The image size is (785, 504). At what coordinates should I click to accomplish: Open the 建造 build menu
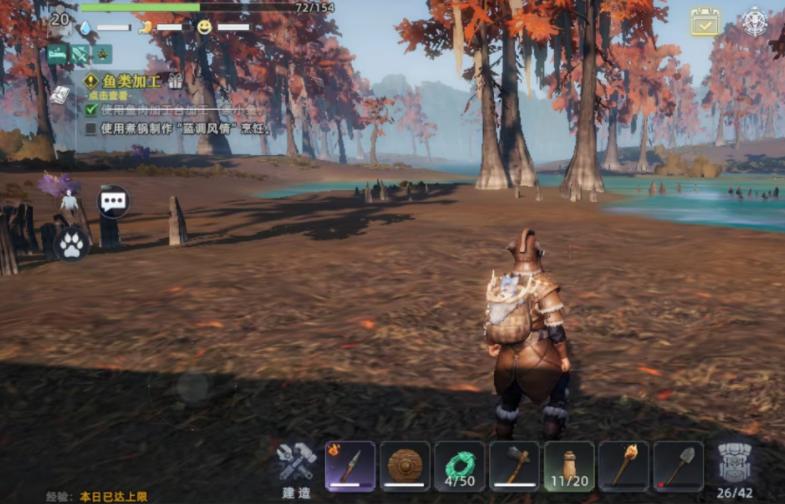296,467
